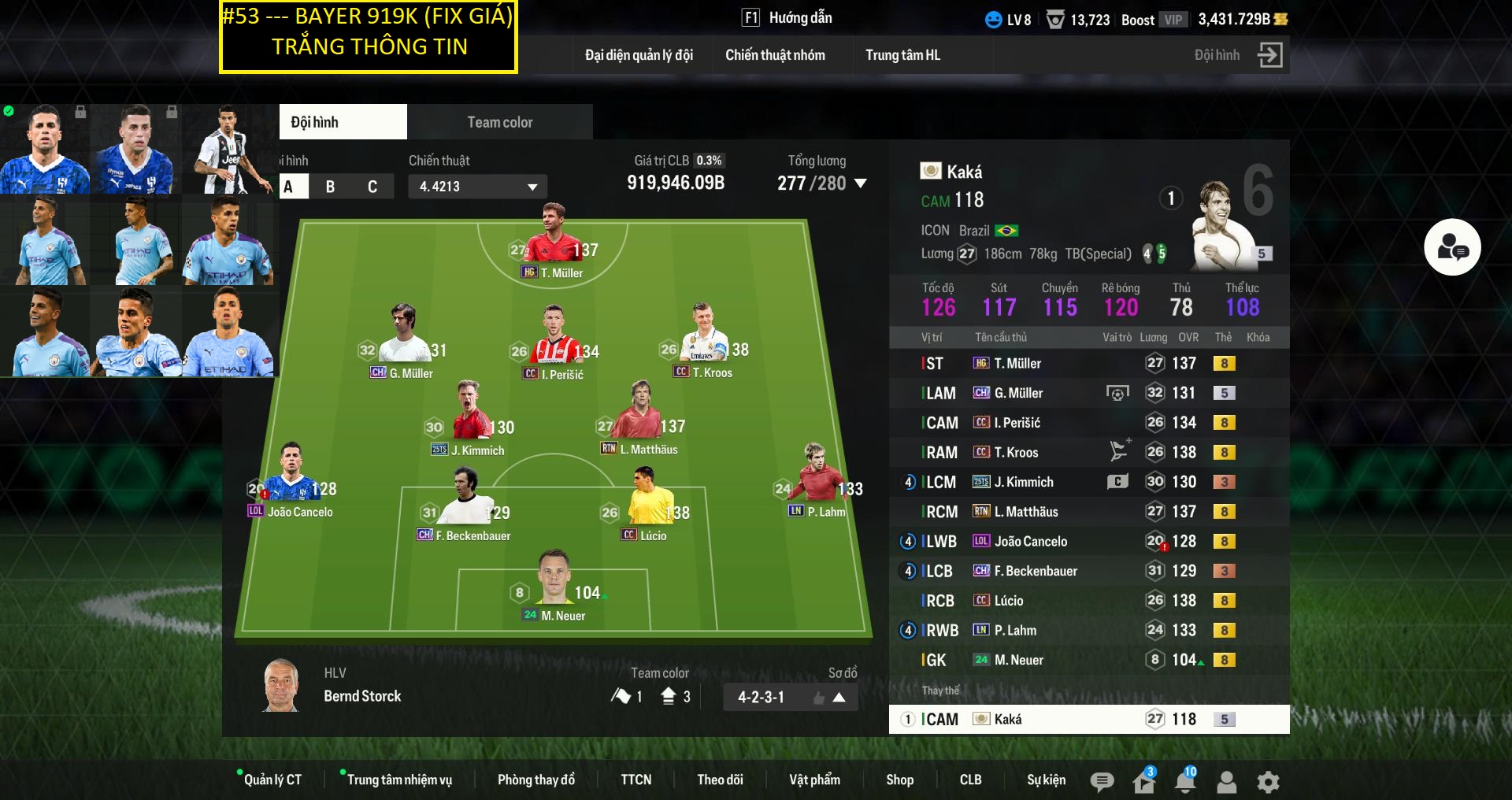
Task: Click the trophy icon next to 13,723
Action: [1055, 20]
